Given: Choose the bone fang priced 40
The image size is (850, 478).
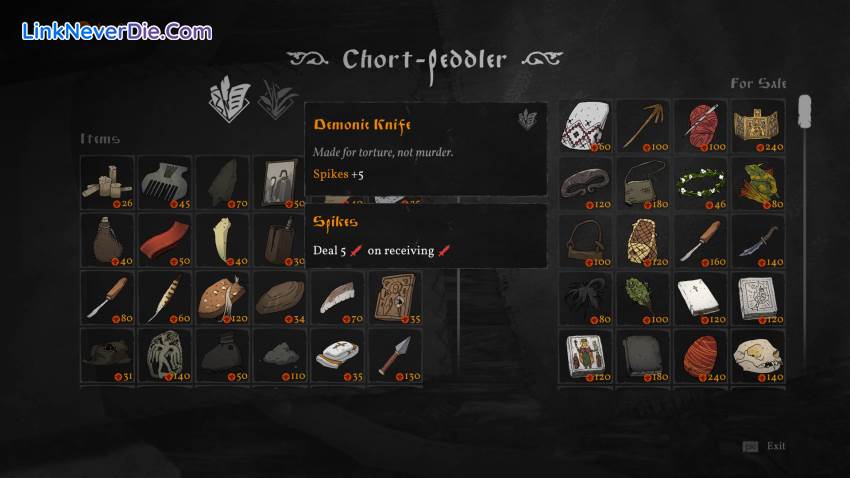Looking at the screenshot, I should 222,239.
